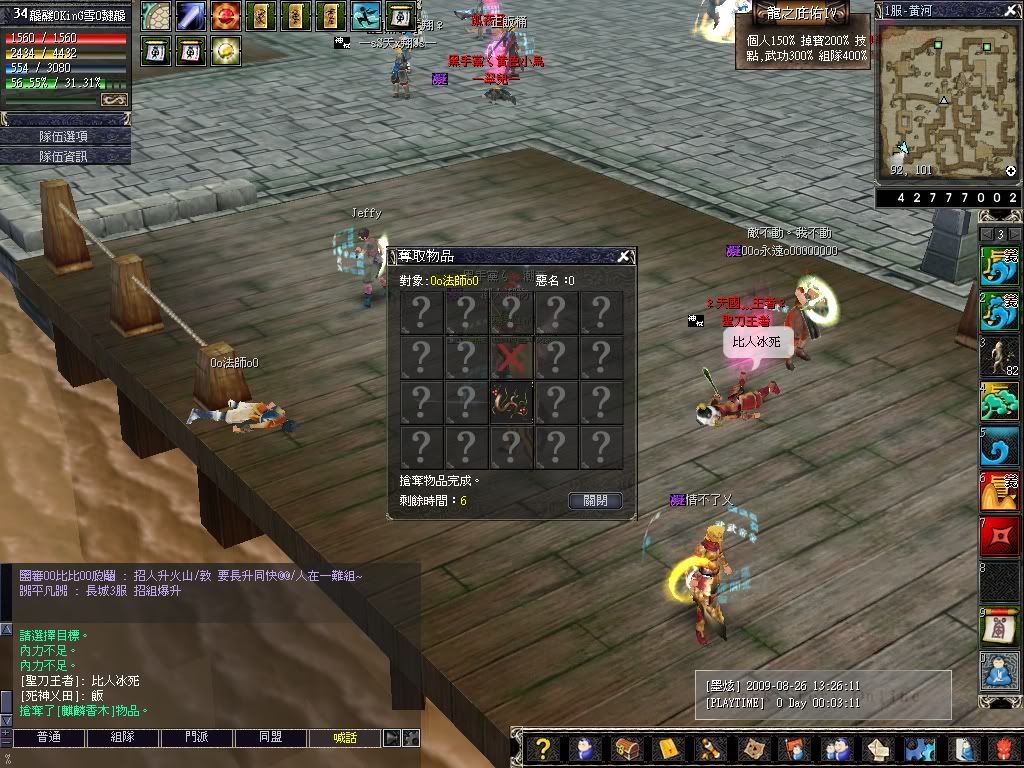The width and height of the screenshot is (1024, 768).
Task: Open the 隊伍資訊 team info panel
Action: (x=65, y=156)
